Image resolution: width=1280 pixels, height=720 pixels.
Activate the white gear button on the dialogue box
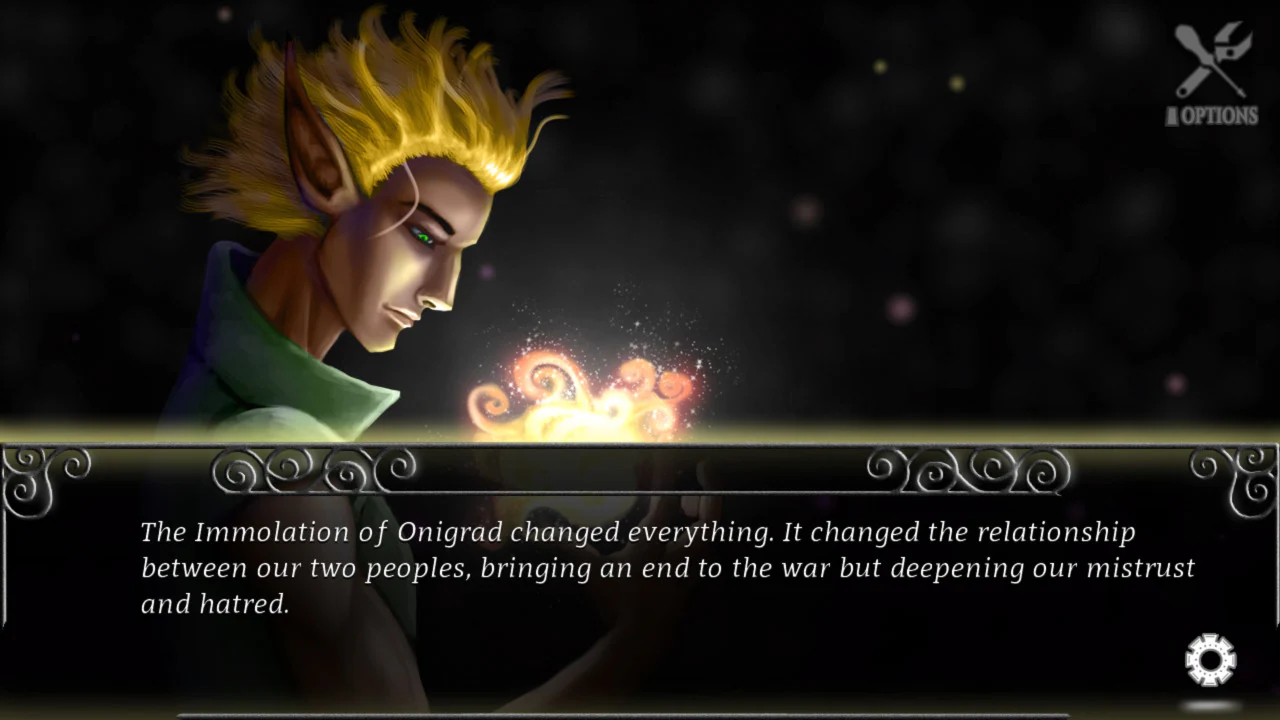[1209, 658]
